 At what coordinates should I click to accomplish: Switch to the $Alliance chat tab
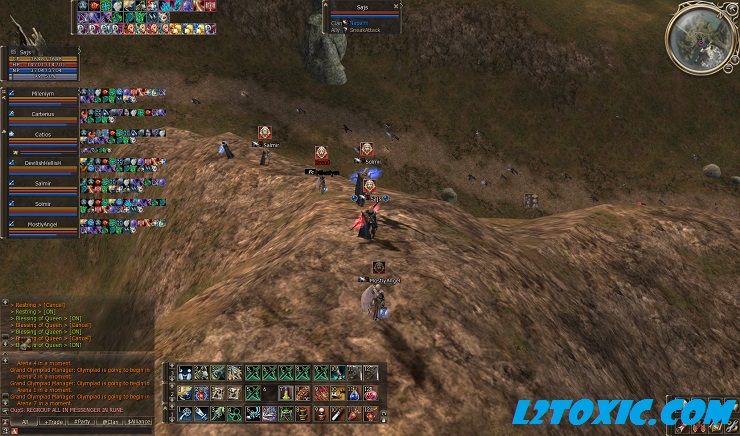(139, 422)
